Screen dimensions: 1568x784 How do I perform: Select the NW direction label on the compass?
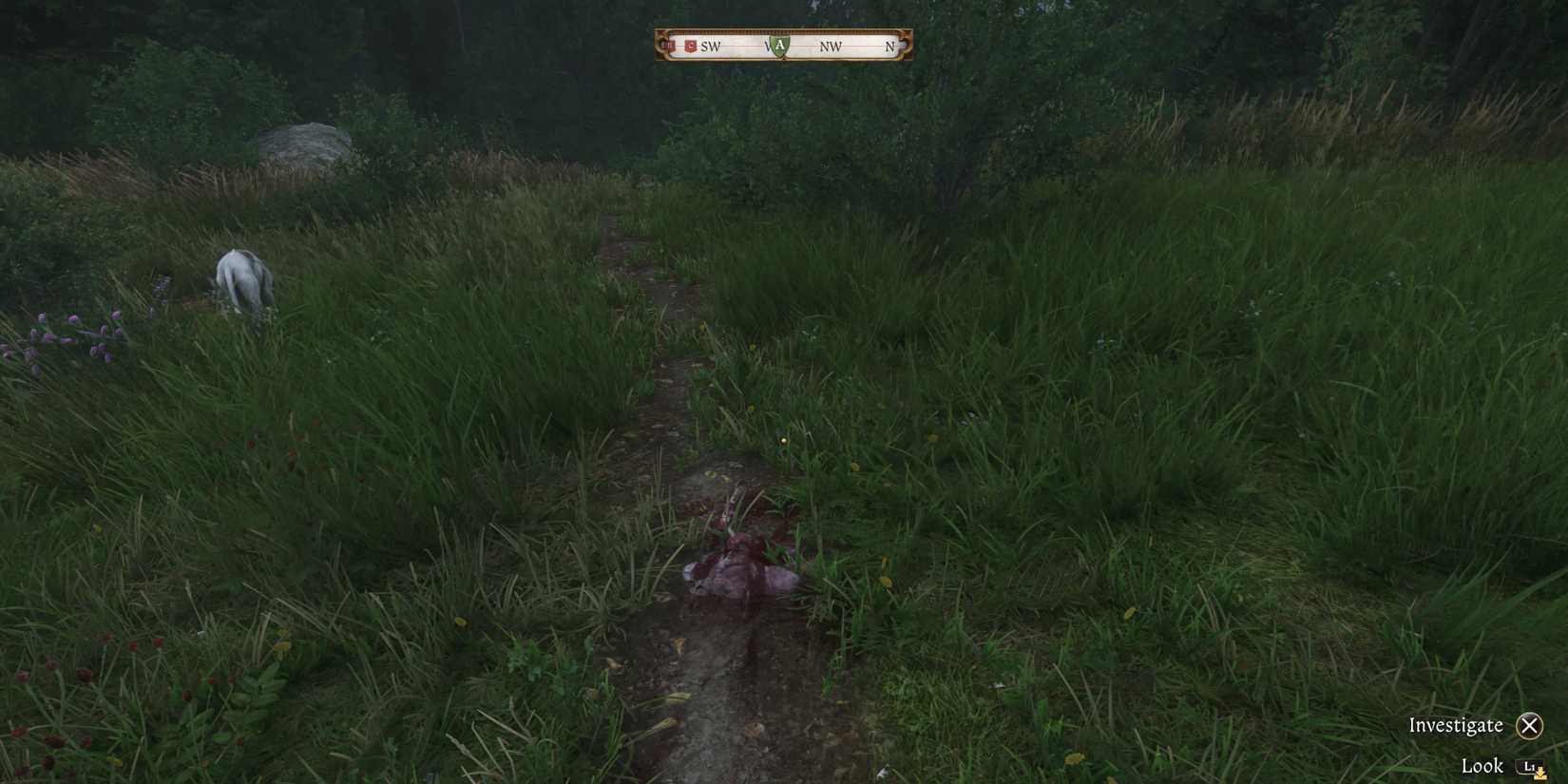tap(830, 46)
